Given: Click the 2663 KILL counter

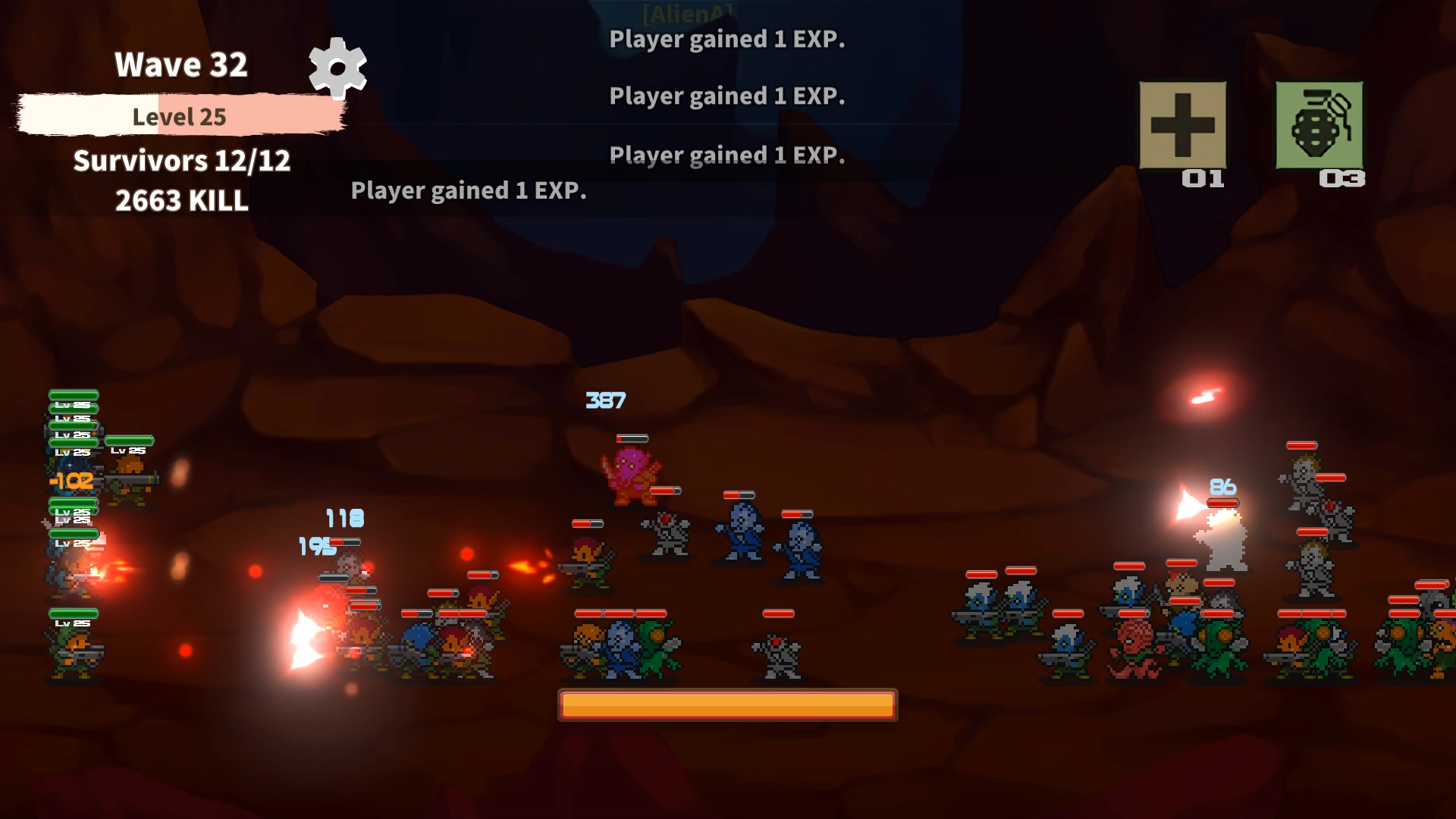Looking at the screenshot, I should [x=180, y=201].
